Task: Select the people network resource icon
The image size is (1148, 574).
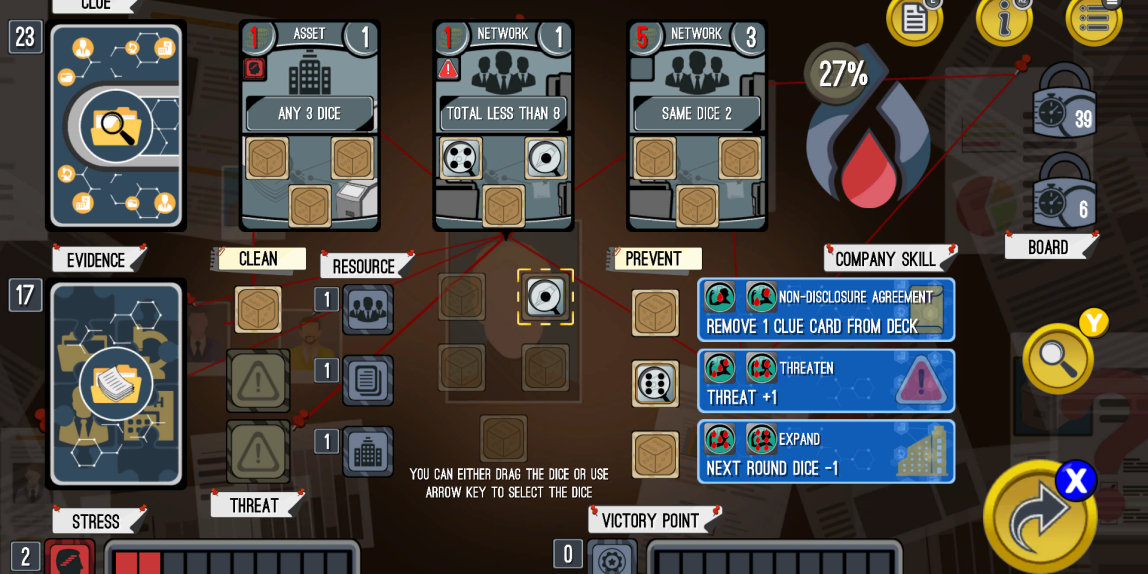Action: point(368,309)
